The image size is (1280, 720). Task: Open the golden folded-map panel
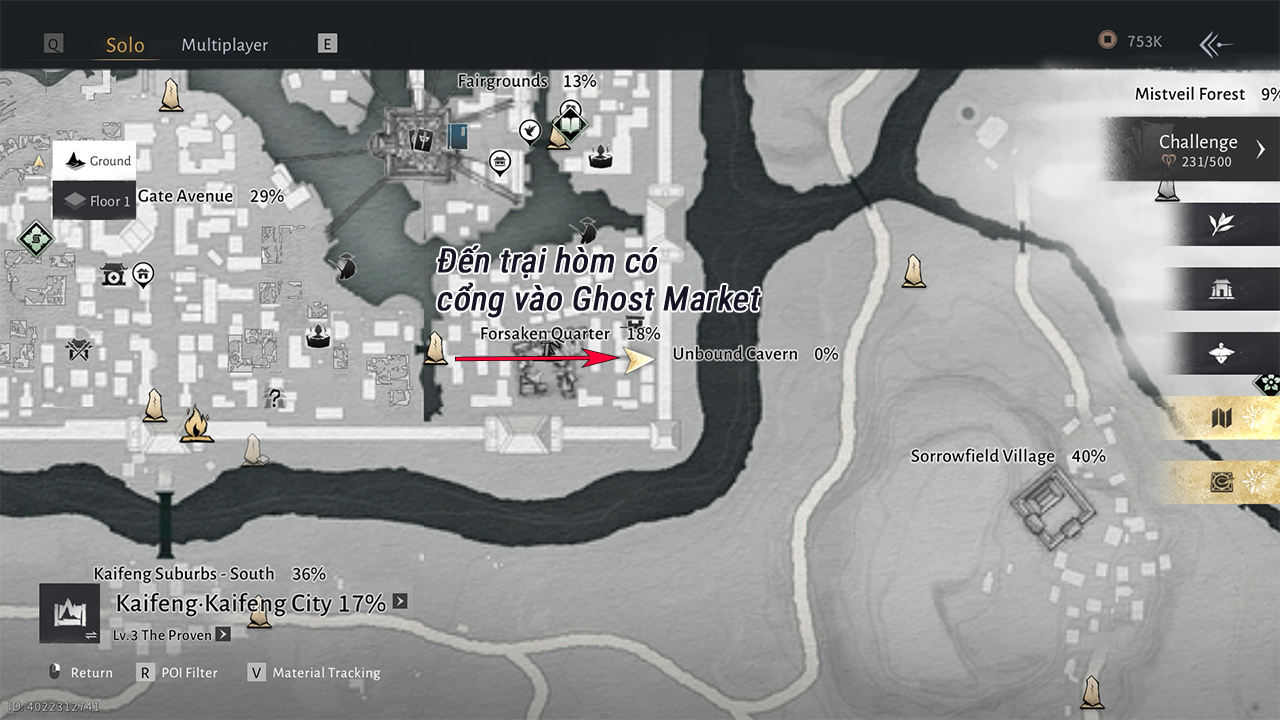(x=1221, y=417)
